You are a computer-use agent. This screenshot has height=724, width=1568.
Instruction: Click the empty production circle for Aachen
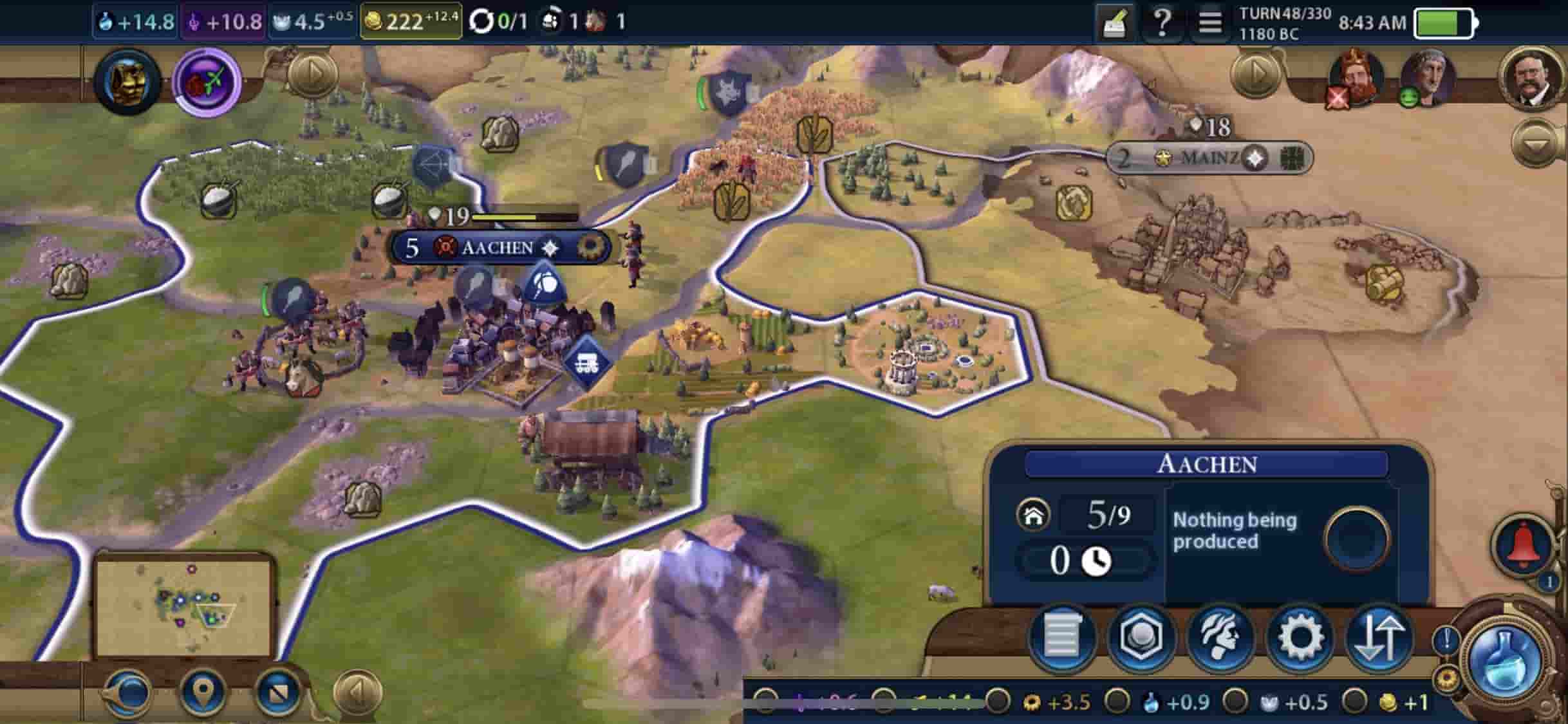pyautogui.click(x=1357, y=538)
